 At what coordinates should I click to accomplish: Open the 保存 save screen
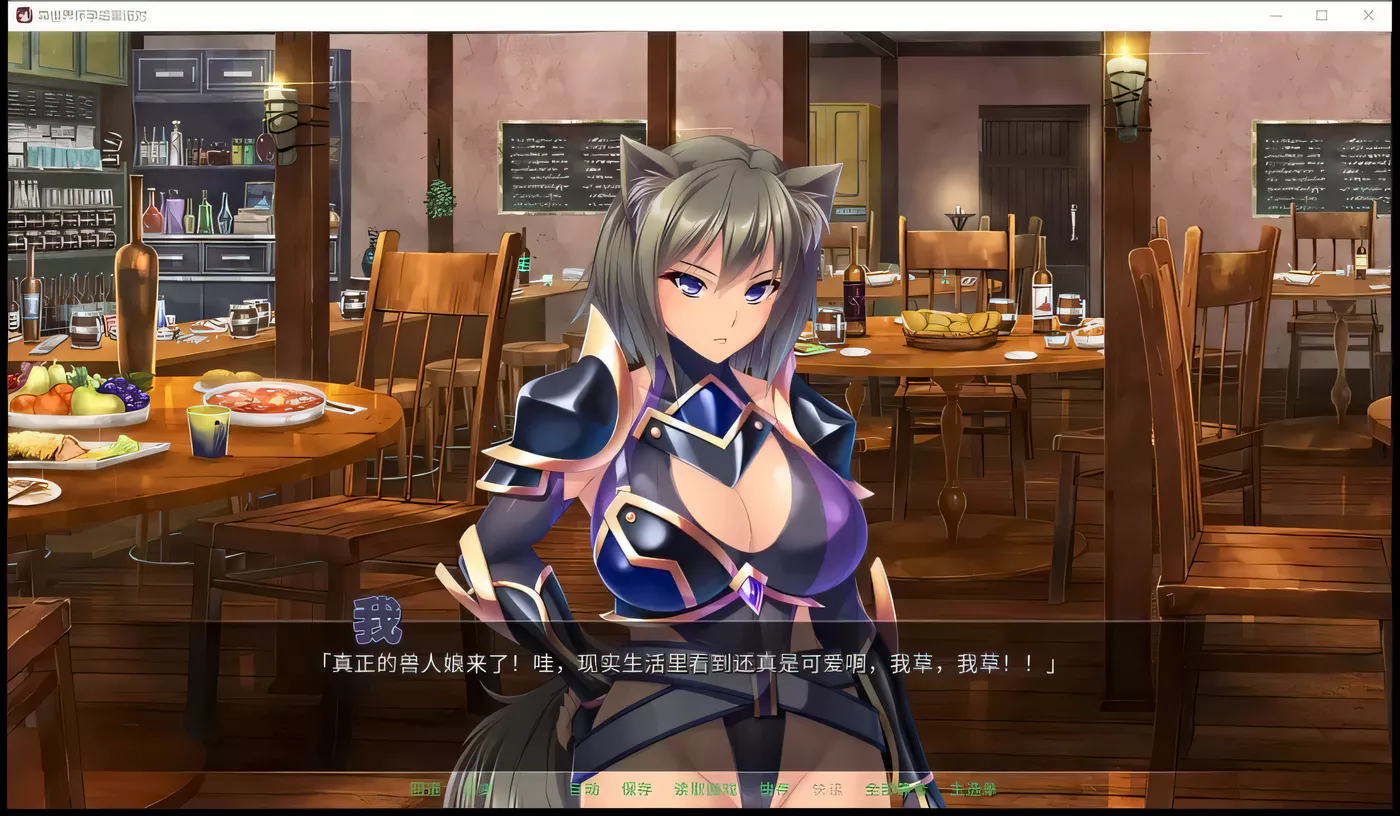tap(637, 790)
